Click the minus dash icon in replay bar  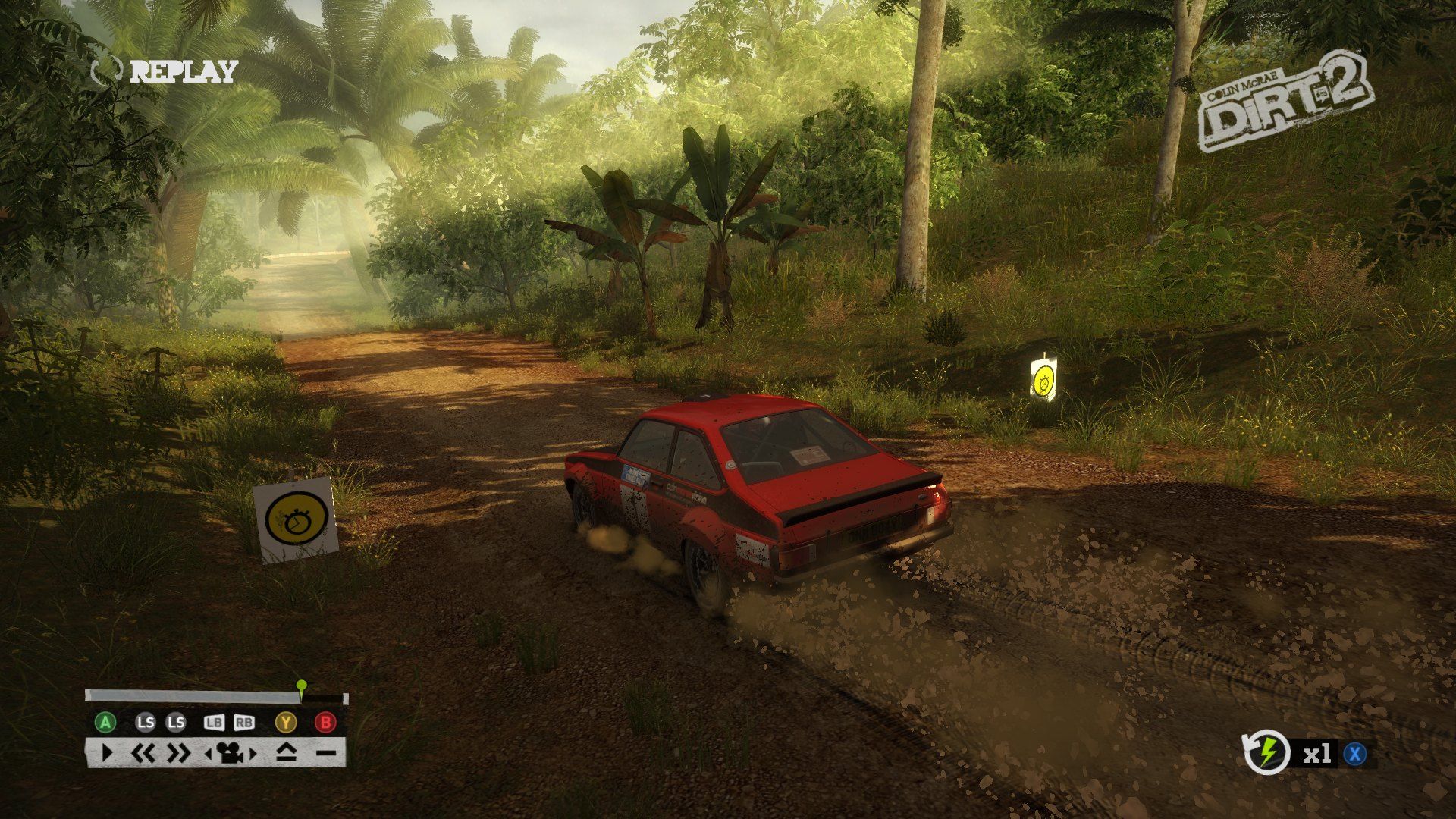pos(325,753)
